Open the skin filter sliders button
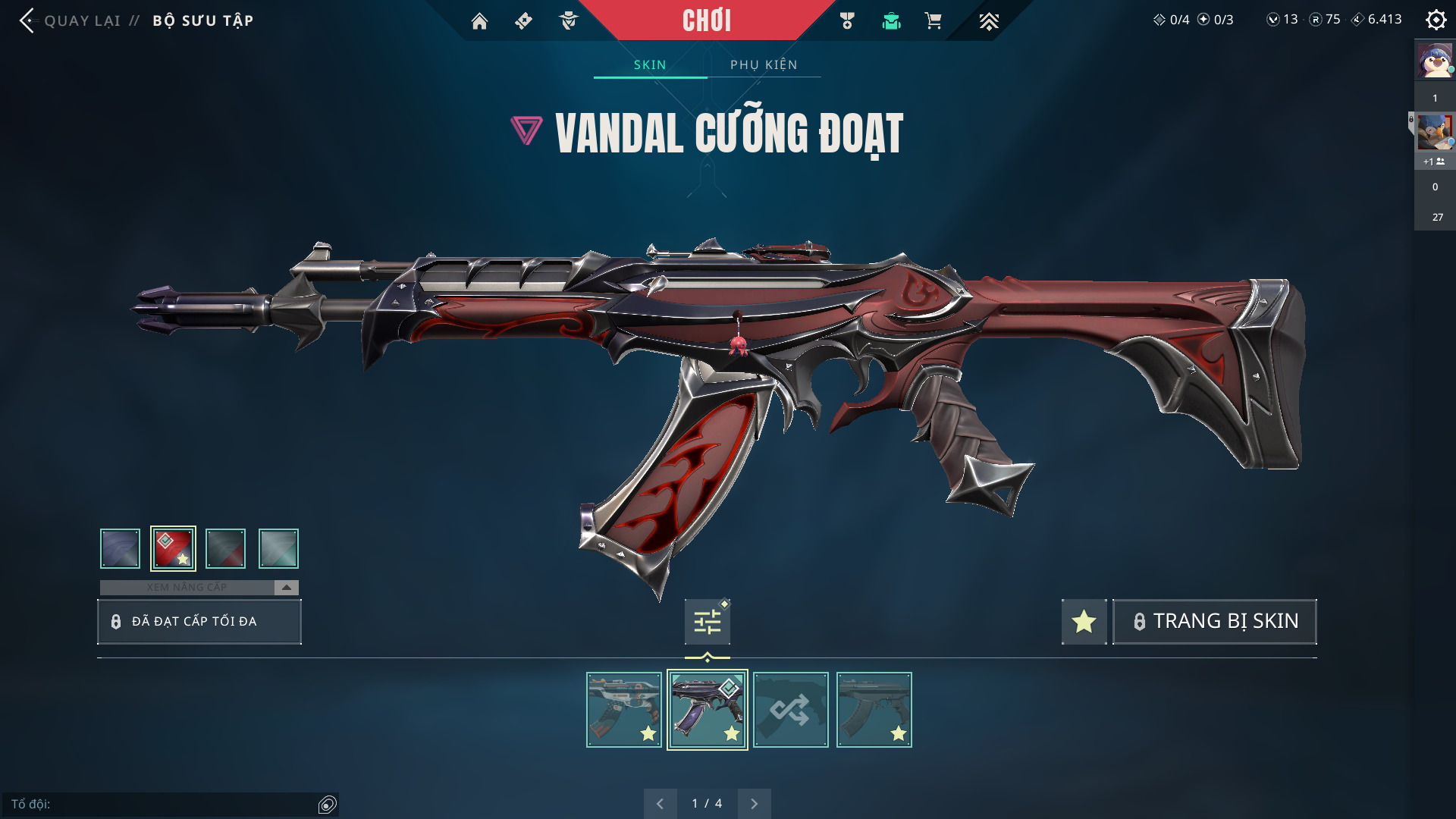The width and height of the screenshot is (1456, 819). pyautogui.click(x=707, y=622)
